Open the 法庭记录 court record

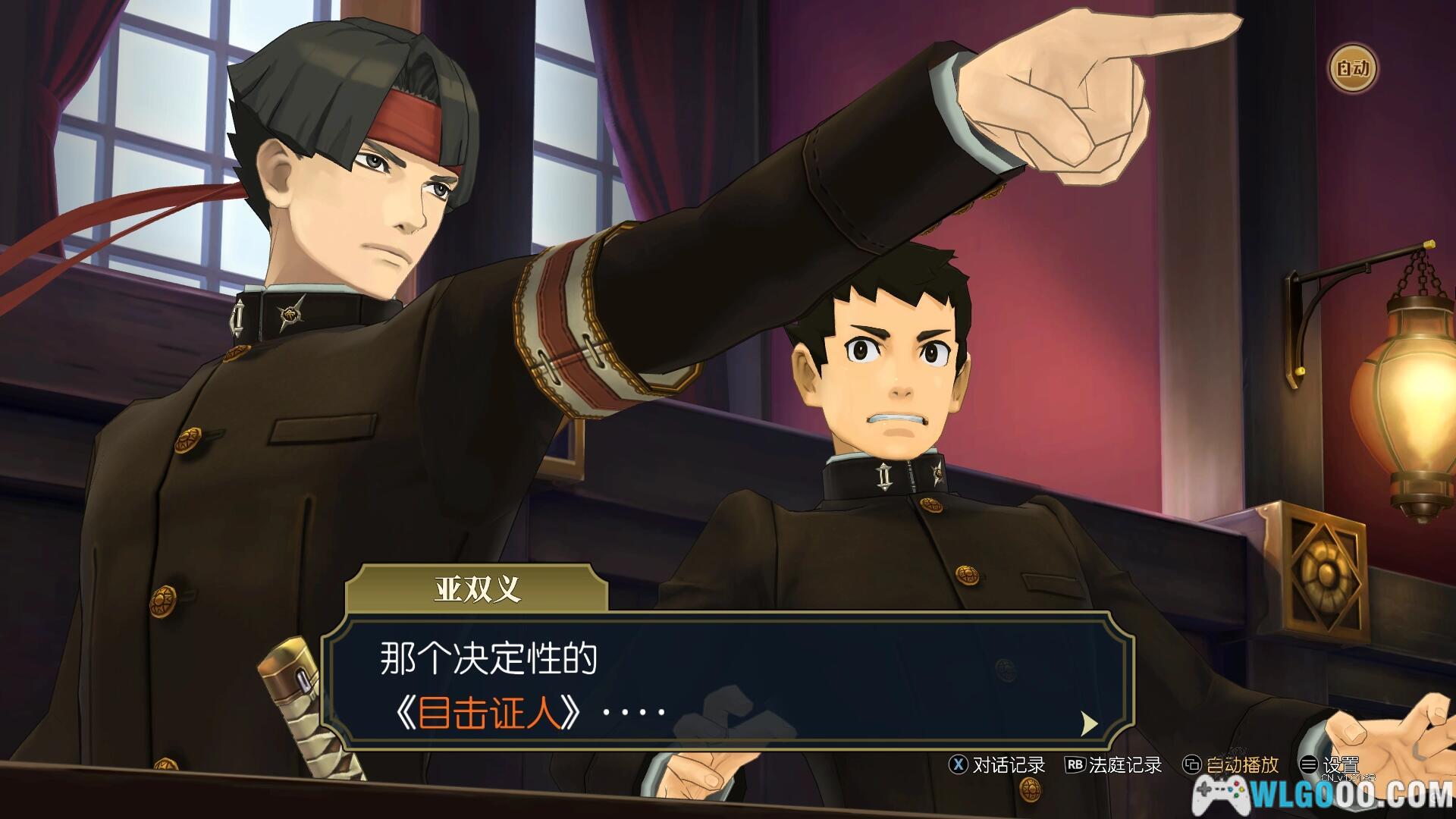[x=1113, y=764]
